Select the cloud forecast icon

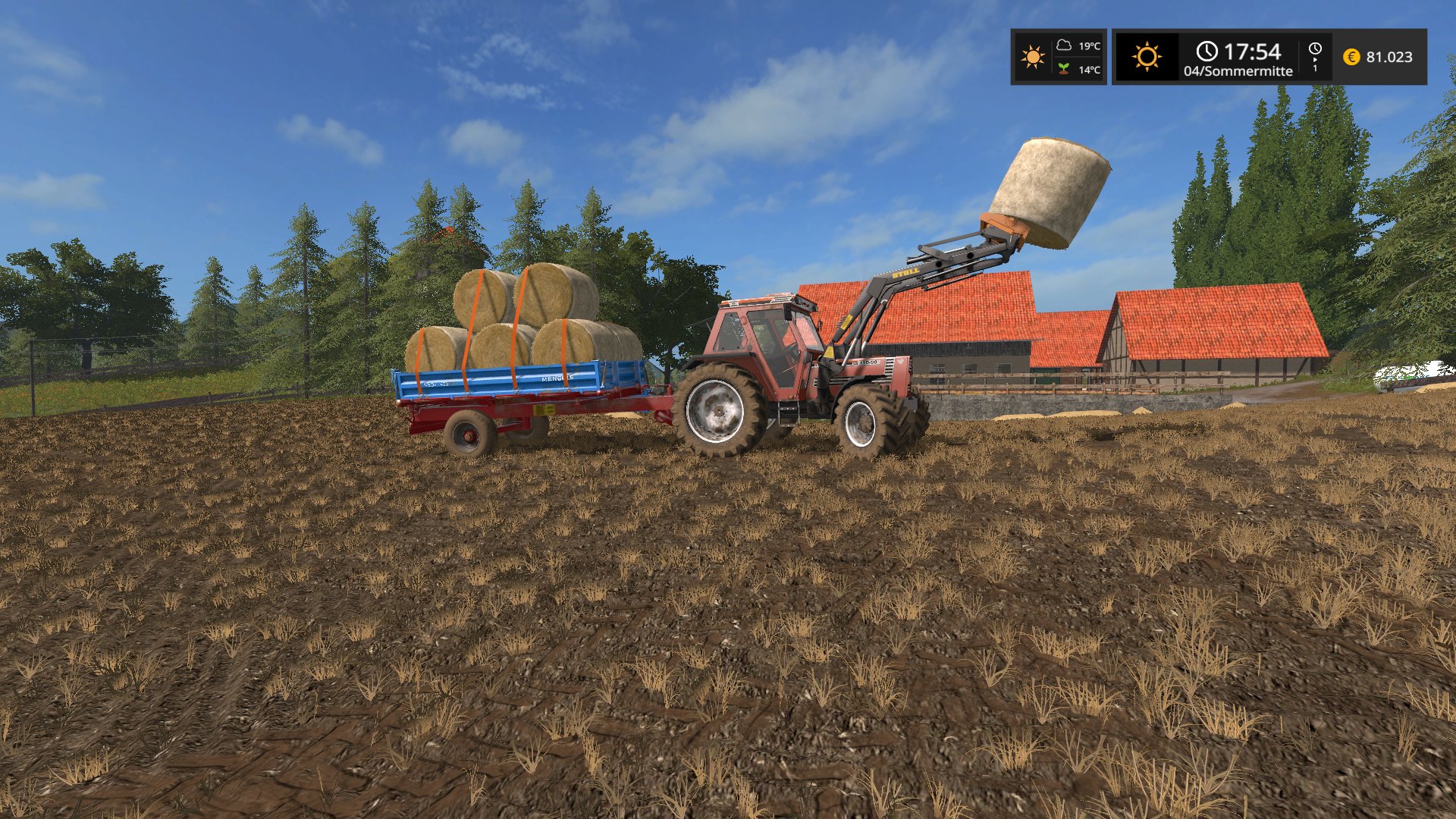tap(1064, 45)
